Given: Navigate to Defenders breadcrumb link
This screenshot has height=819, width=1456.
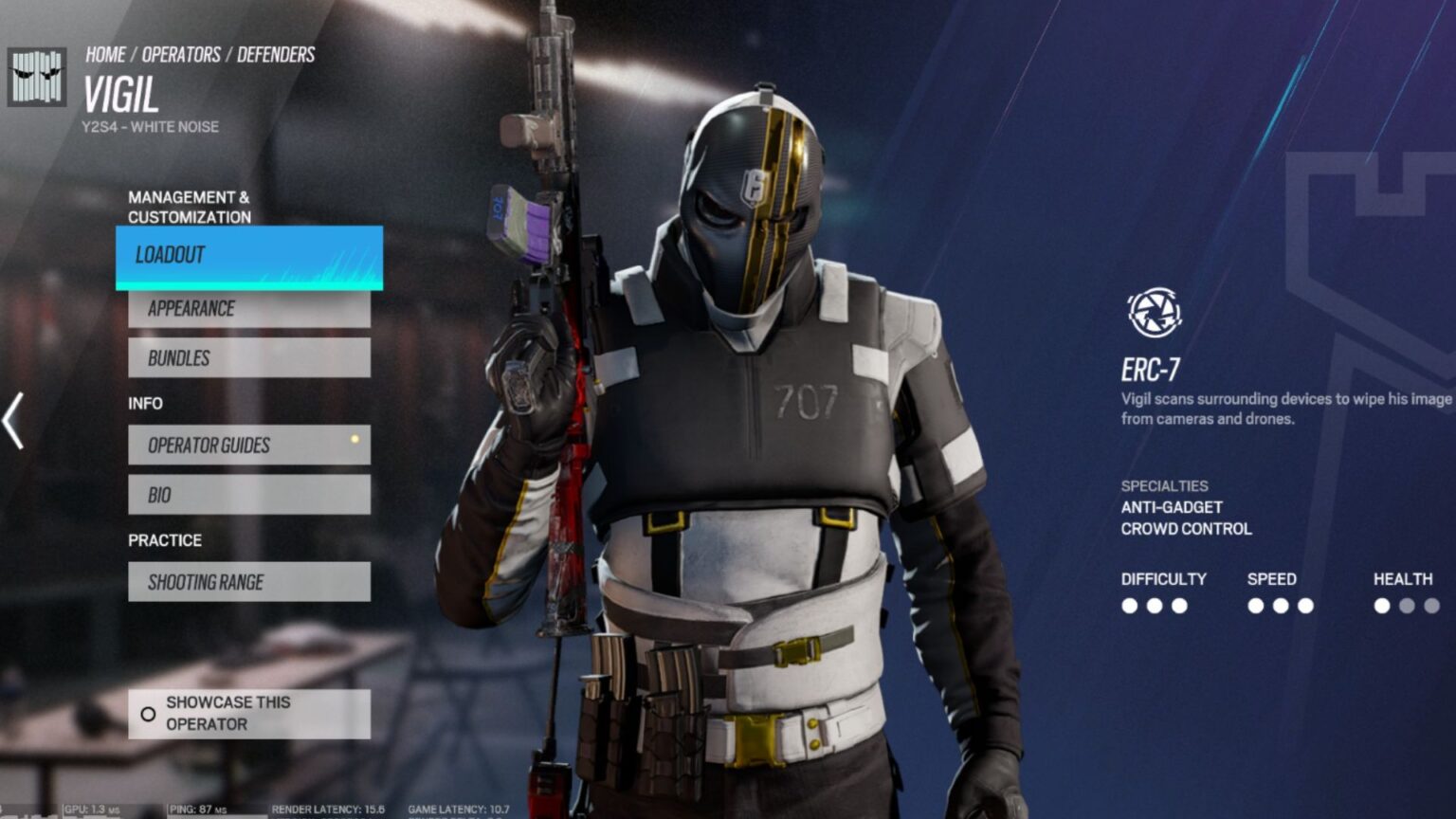Looking at the screenshot, I should pos(276,55).
